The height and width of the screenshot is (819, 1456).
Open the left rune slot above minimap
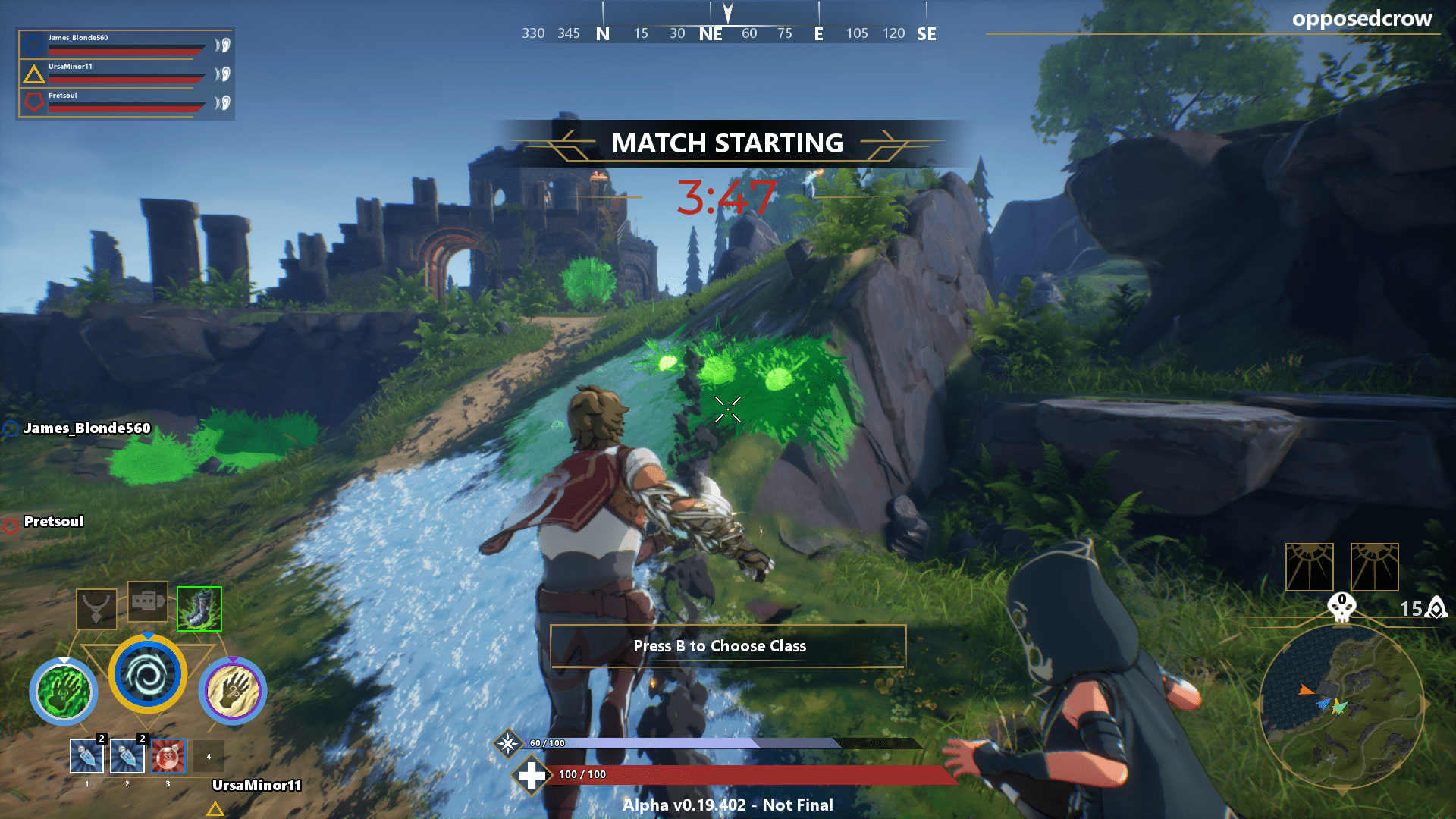[1310, 567]
